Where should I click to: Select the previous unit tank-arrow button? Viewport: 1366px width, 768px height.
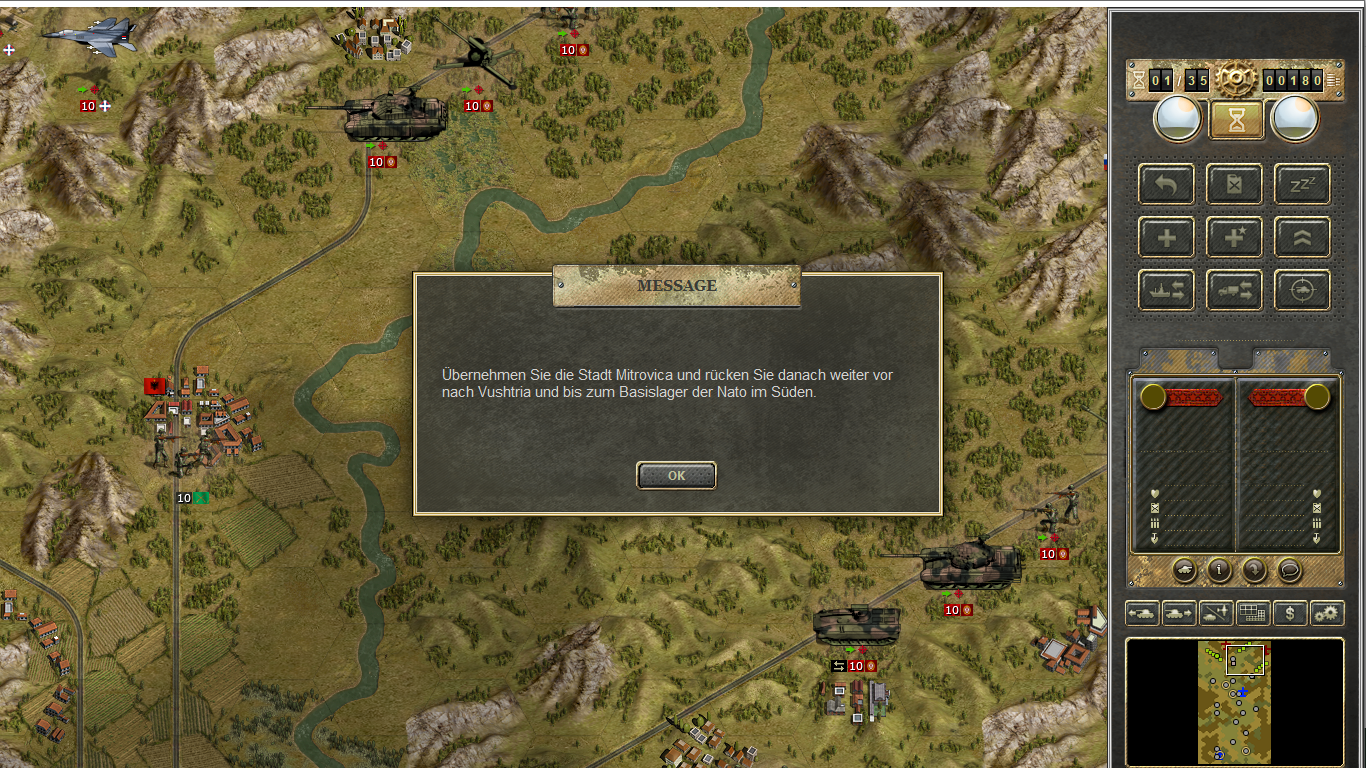[1142, 613]
